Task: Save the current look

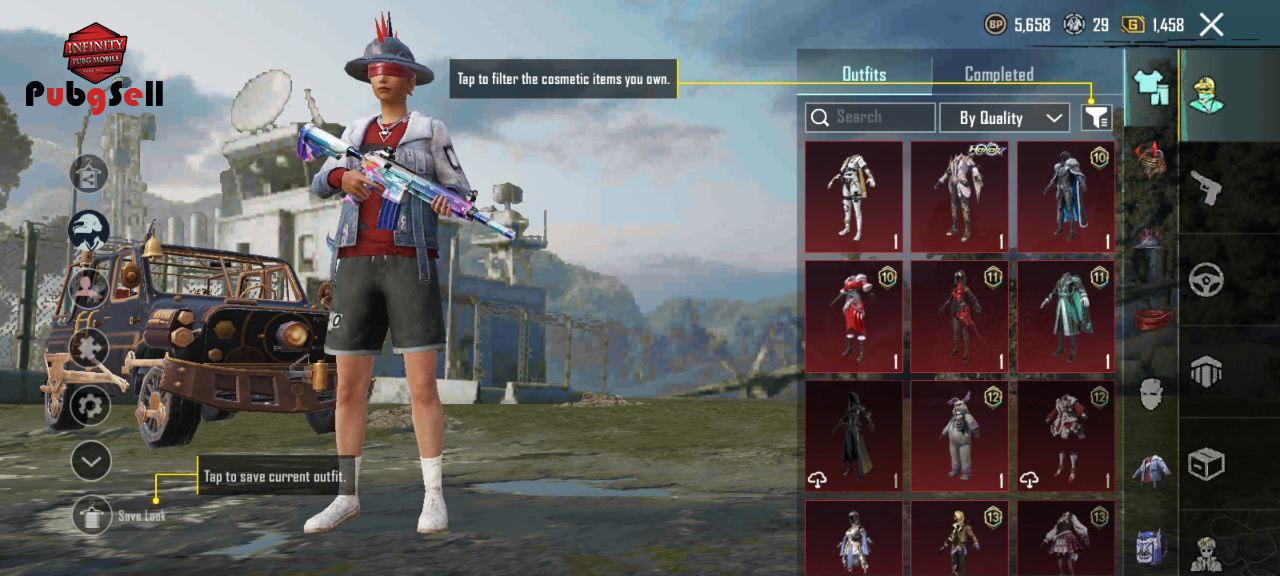Action: [92, 515]
